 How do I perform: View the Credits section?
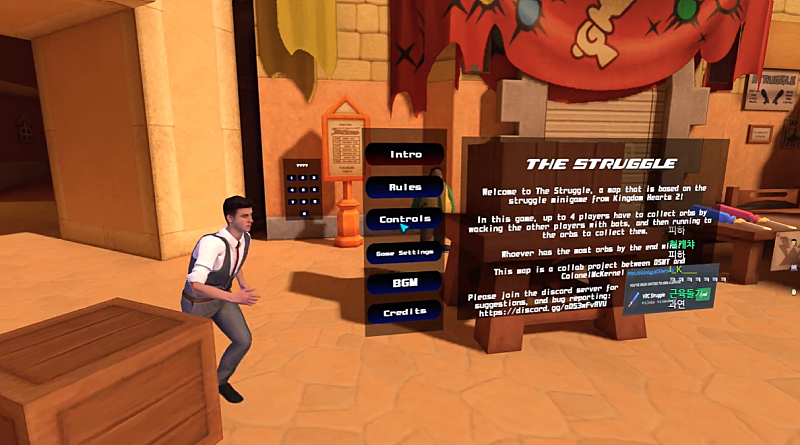405,313
